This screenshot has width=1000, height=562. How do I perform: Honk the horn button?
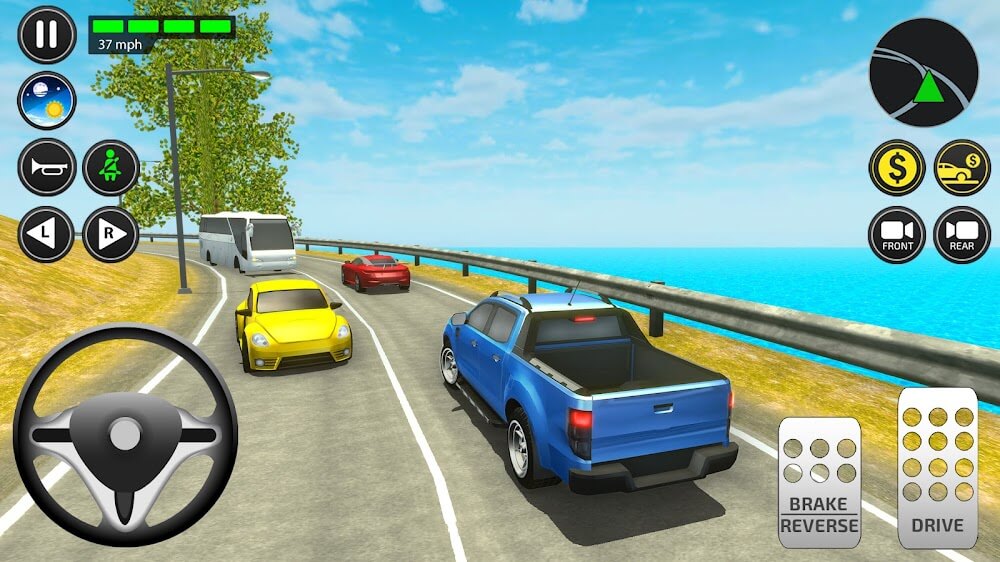(x=47, y=167)
